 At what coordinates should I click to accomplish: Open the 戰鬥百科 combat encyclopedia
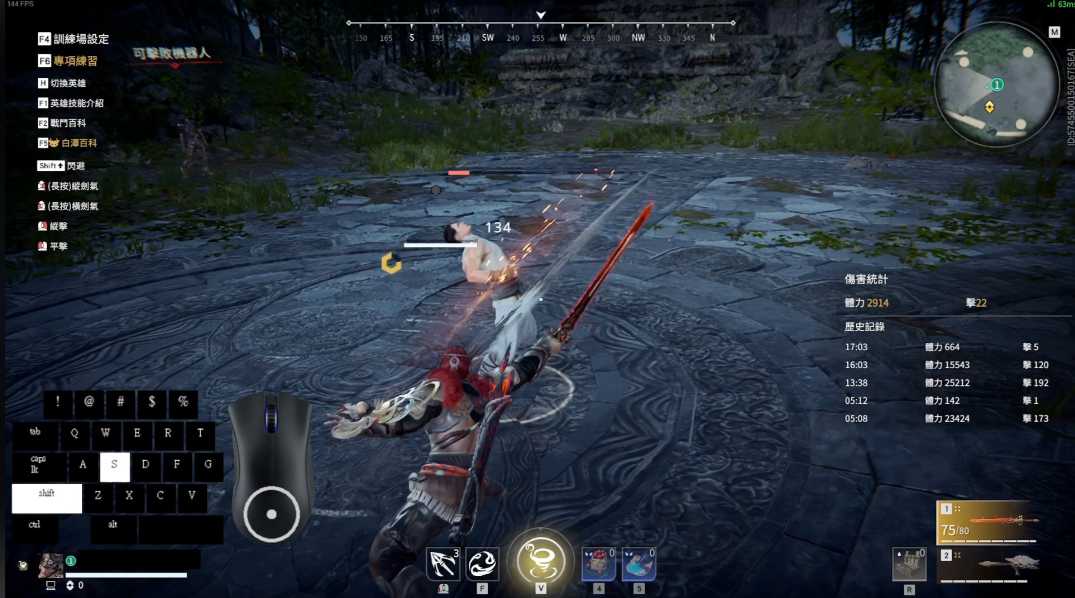pos(67,123)
